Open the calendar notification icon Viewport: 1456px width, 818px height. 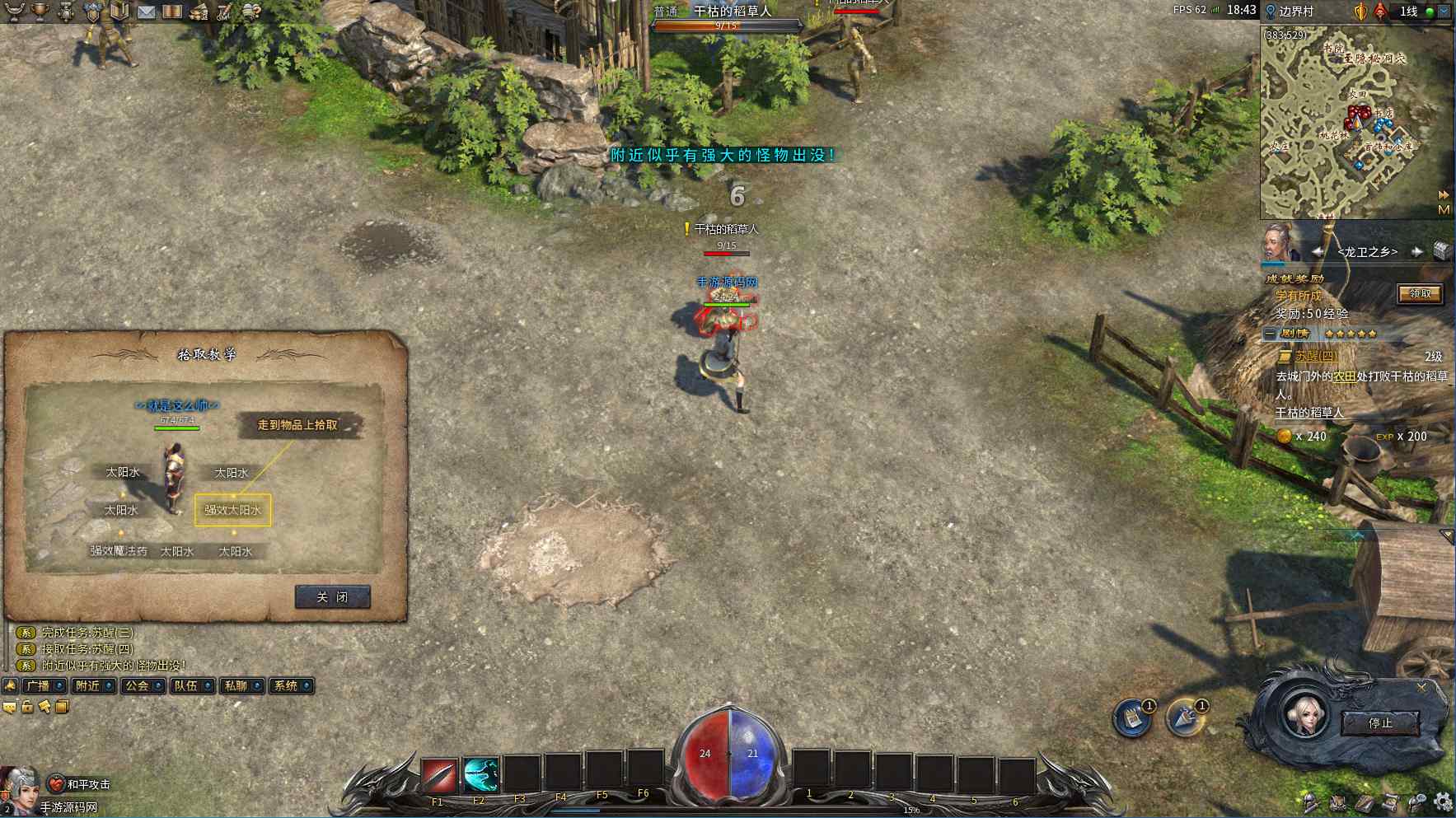(1133, 718)
